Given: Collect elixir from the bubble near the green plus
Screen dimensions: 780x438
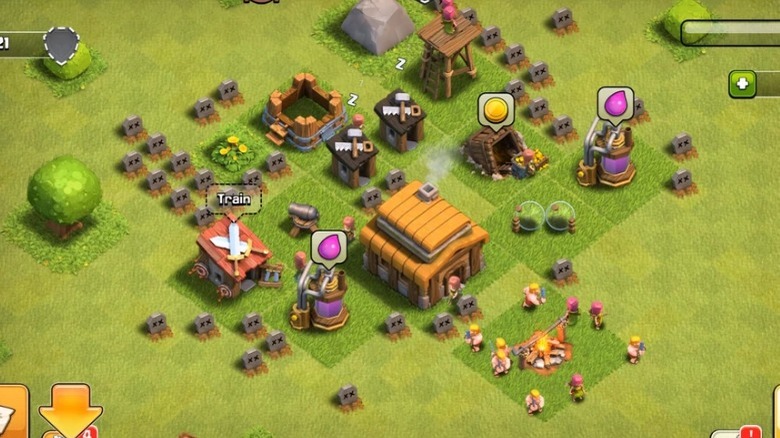Looking at the screenshot, I should (615, 105).
